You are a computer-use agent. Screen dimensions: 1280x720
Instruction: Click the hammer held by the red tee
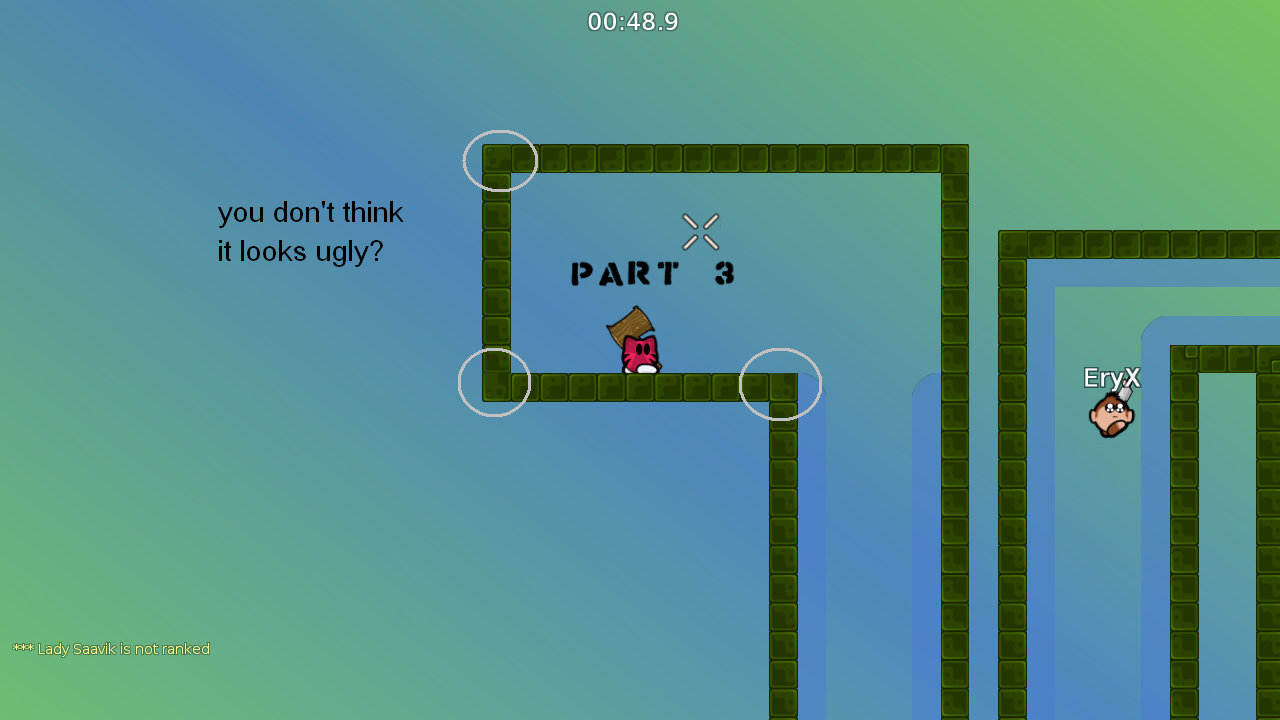pyautogui.click(x=628, y=325)
